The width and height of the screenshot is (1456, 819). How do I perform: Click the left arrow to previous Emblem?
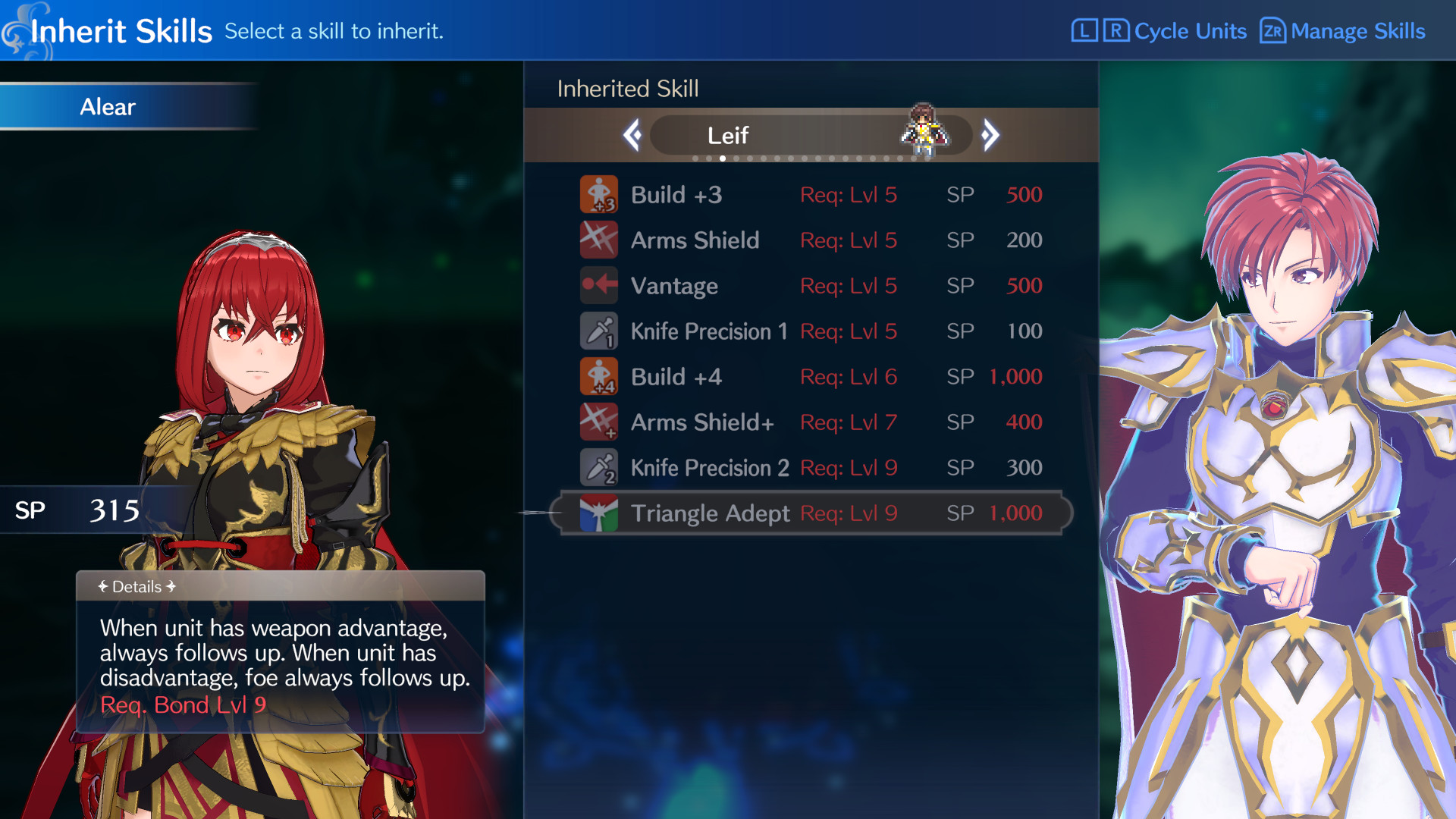(x=632, y=133)
